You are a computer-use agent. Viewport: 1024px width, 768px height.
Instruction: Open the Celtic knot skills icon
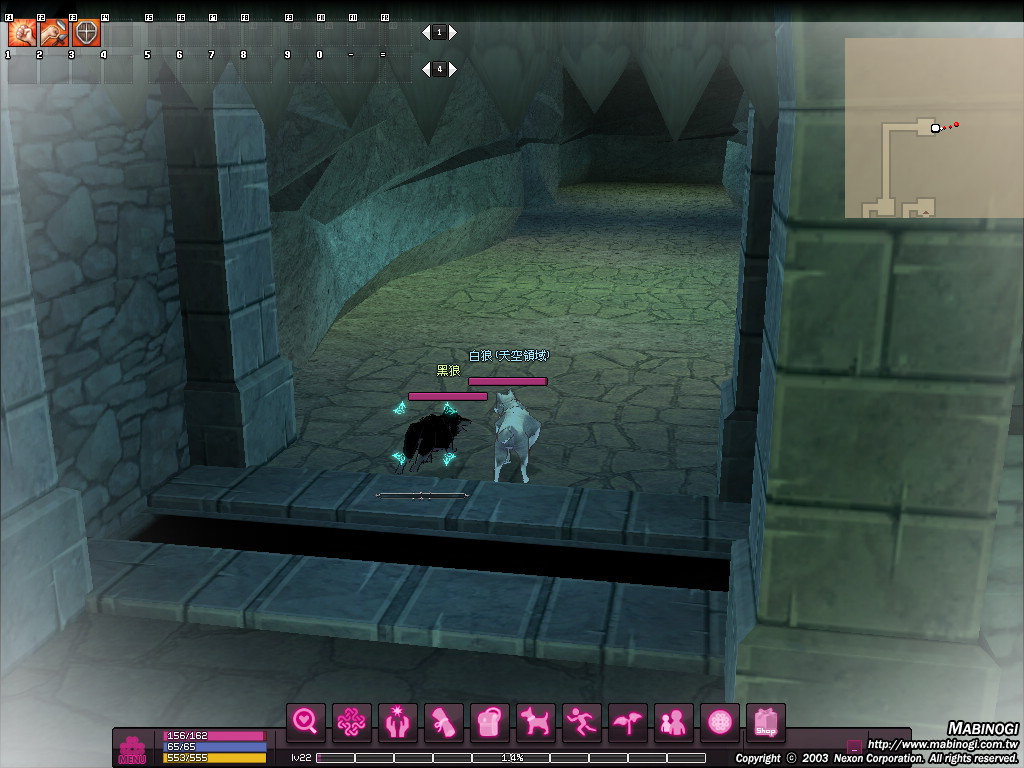click(x=352, y=721)
